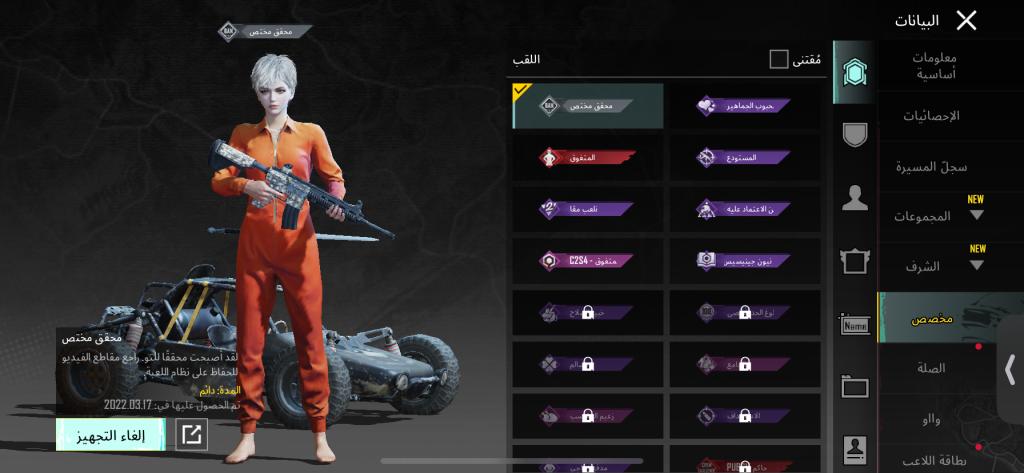Close the البيانات profile screen
The image size is (1024, 473).
pos(966,20)
